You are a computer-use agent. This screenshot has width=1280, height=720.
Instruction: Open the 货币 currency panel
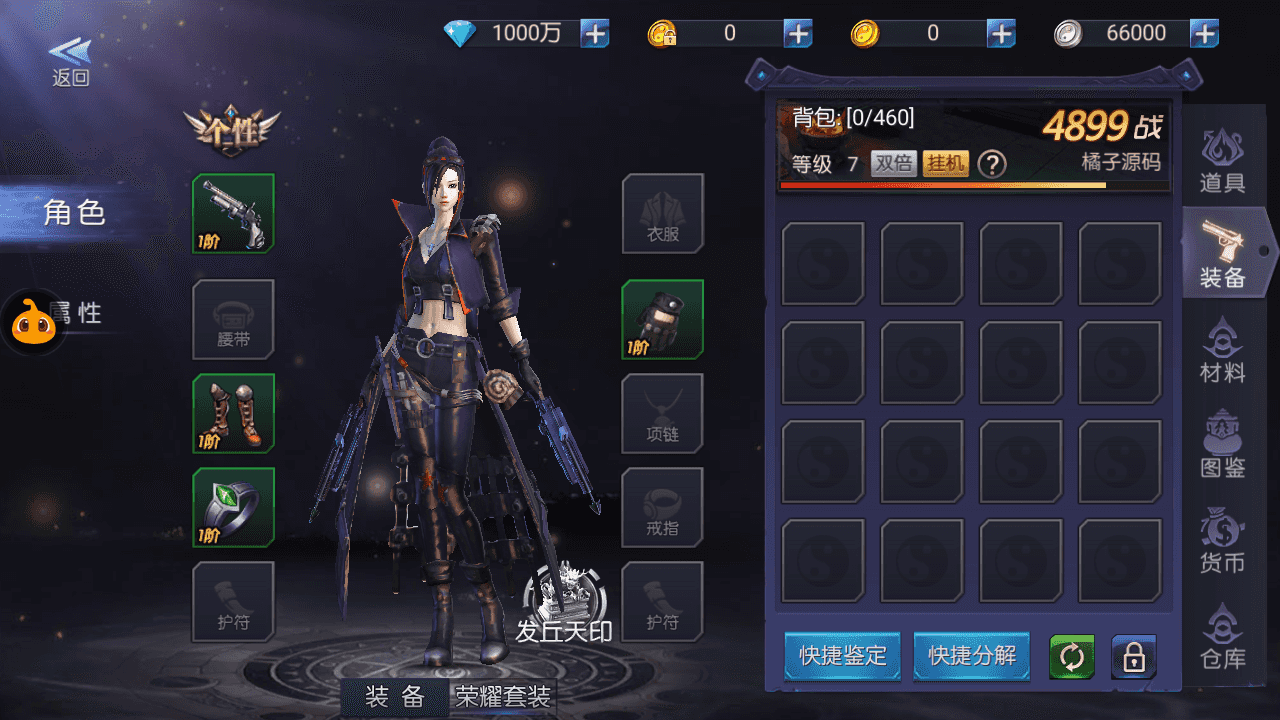1221,540
